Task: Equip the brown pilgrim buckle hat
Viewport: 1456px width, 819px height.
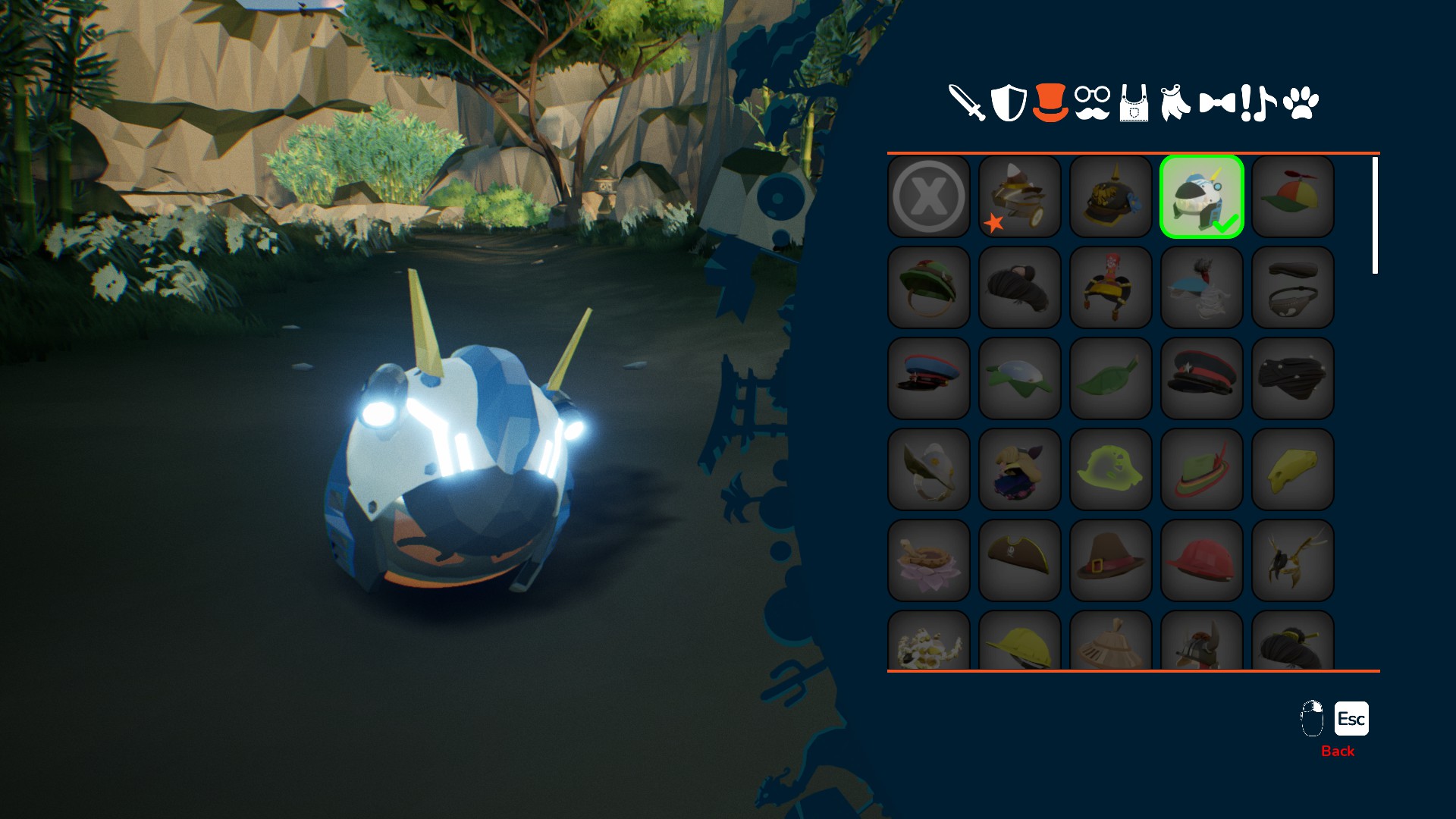Action: tap(1111, 560)
